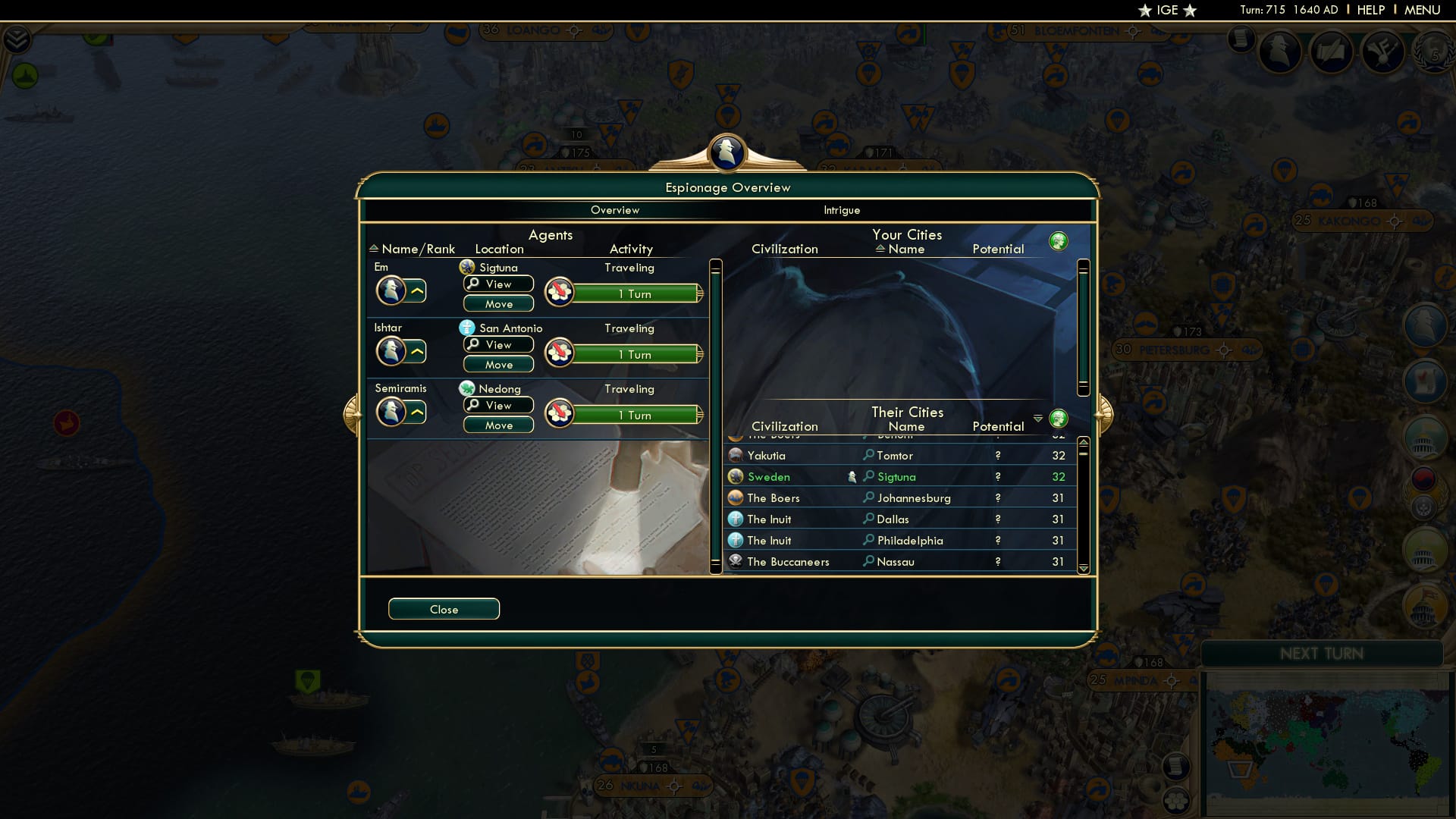Expand Em's agent details chevron

[x=416, y=290]
